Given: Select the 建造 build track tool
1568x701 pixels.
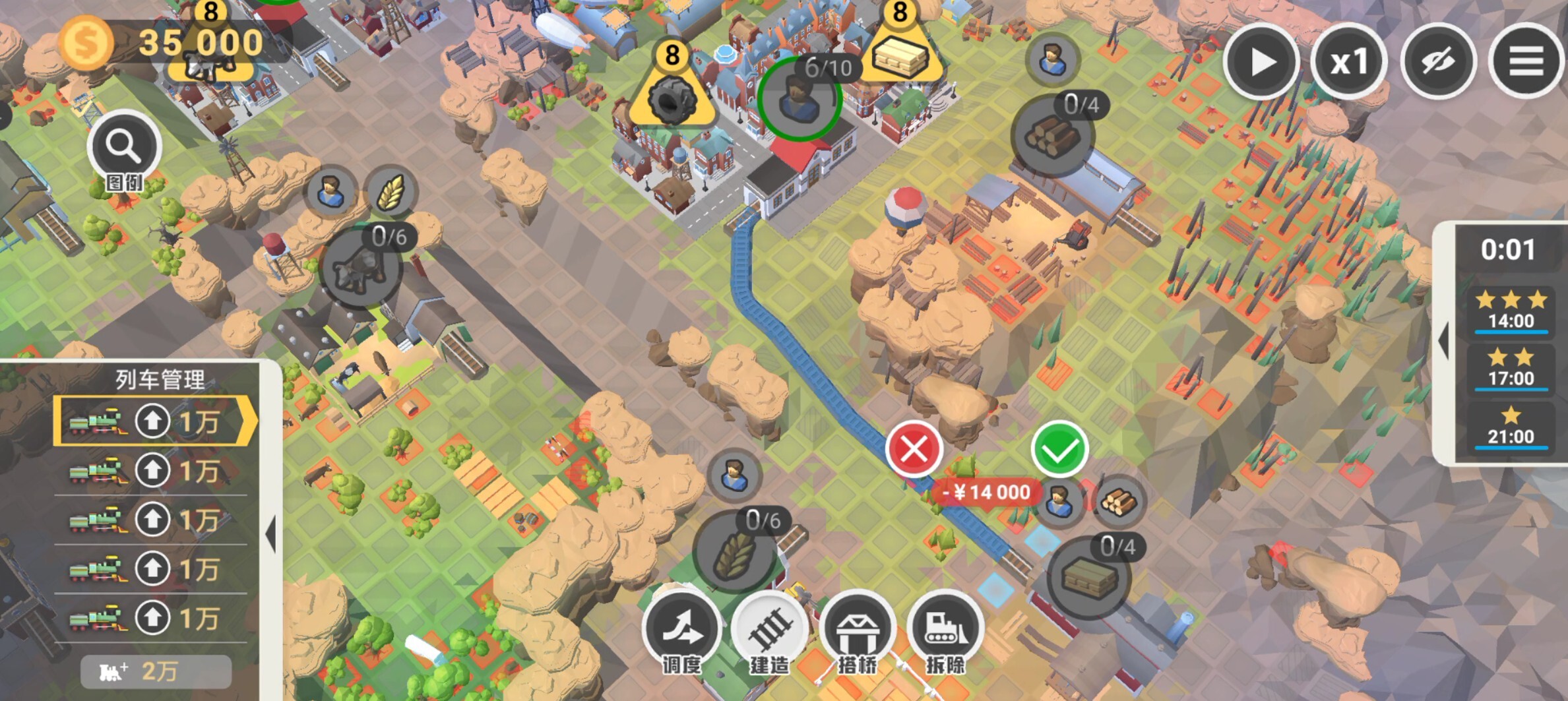Looking at the screenshot, I should click(x=770, y=631).
